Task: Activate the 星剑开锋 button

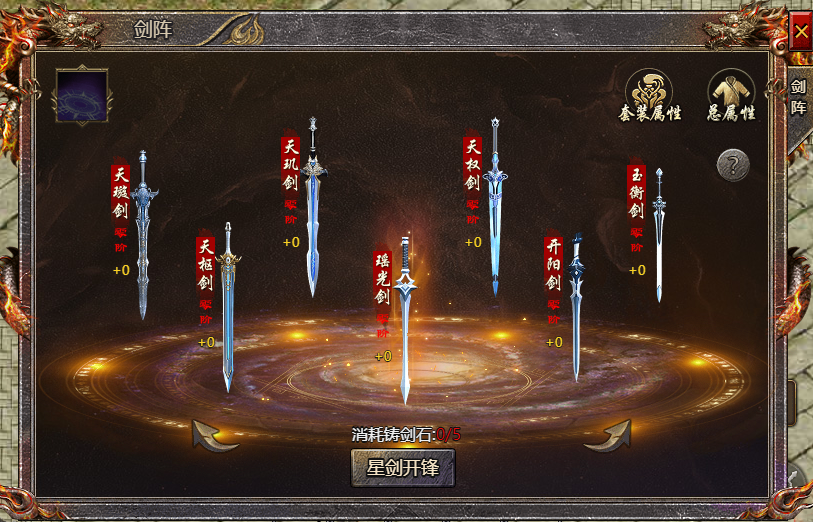Action: click(x=403, y=467)
